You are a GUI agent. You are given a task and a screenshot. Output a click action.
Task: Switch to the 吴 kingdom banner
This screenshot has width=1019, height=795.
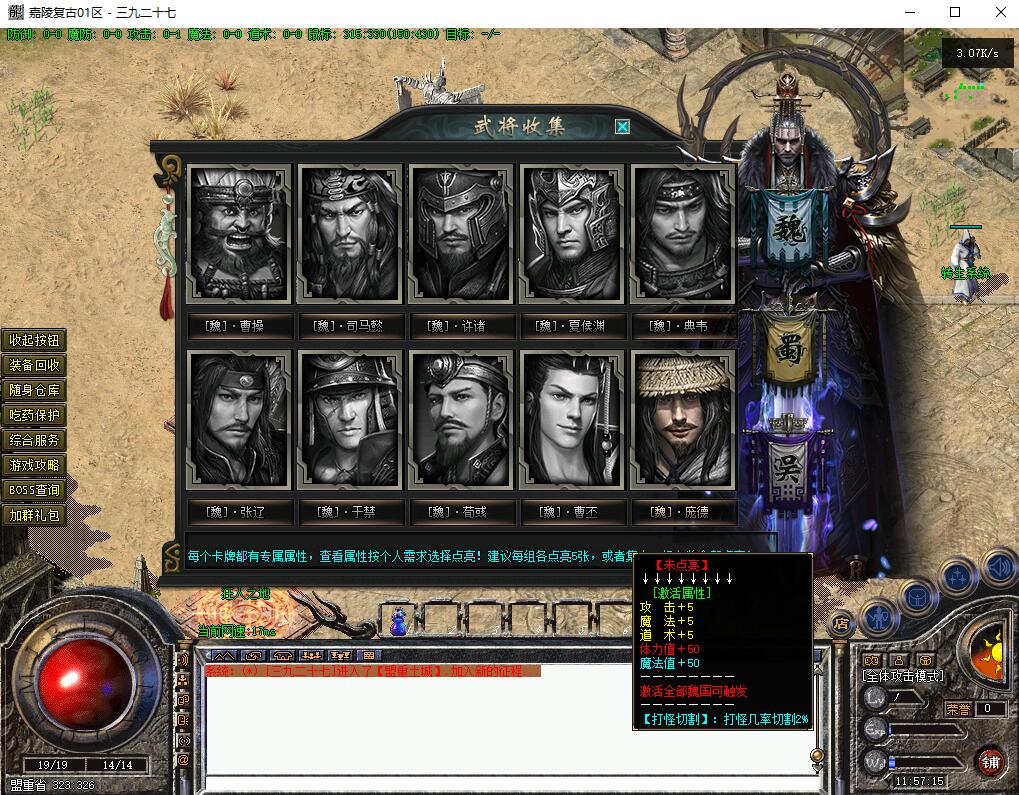pos(789,470)
